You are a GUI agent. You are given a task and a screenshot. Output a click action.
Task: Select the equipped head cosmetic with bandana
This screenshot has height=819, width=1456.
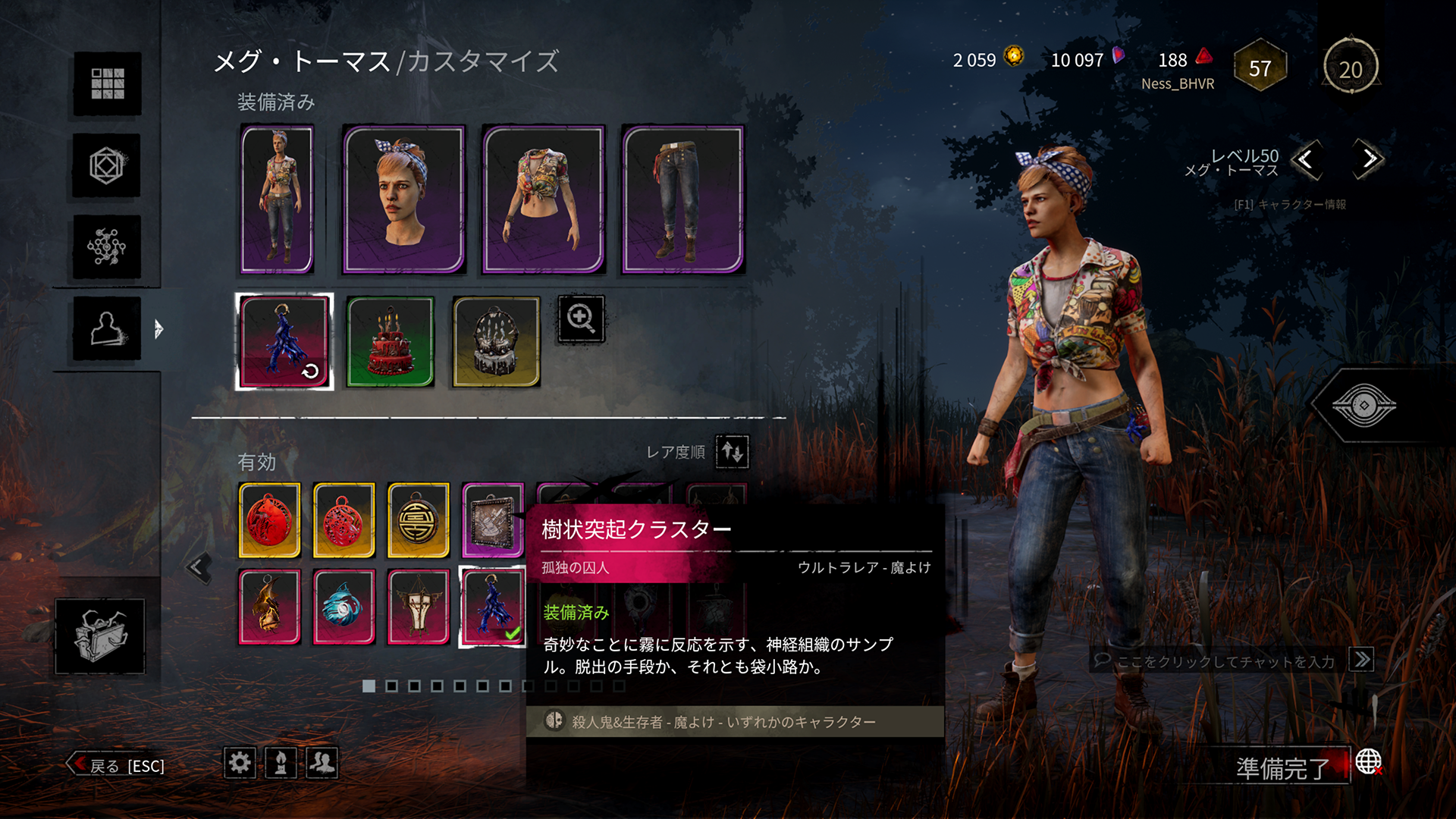coord(403,199)
